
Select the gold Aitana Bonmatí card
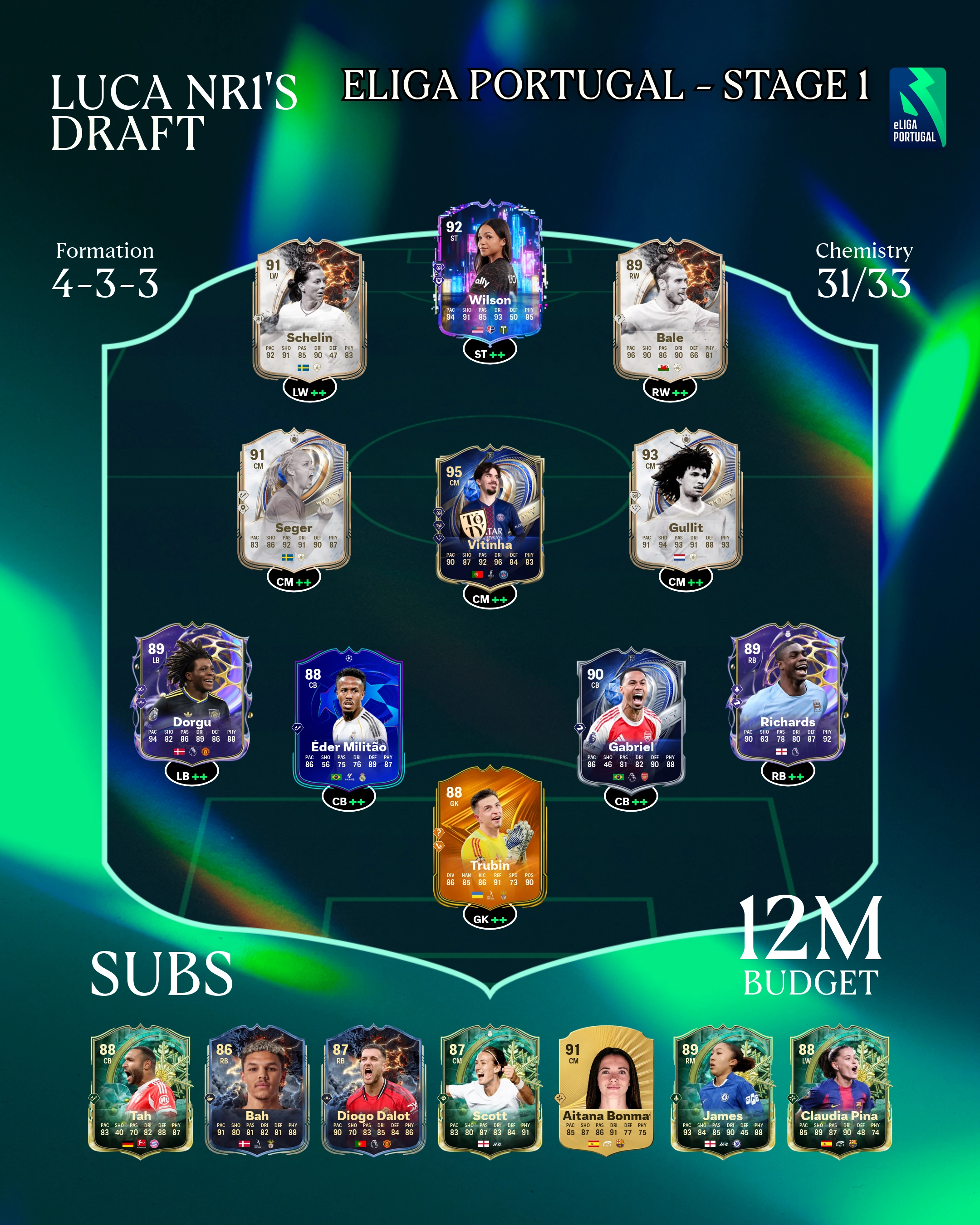(606, 1091)
